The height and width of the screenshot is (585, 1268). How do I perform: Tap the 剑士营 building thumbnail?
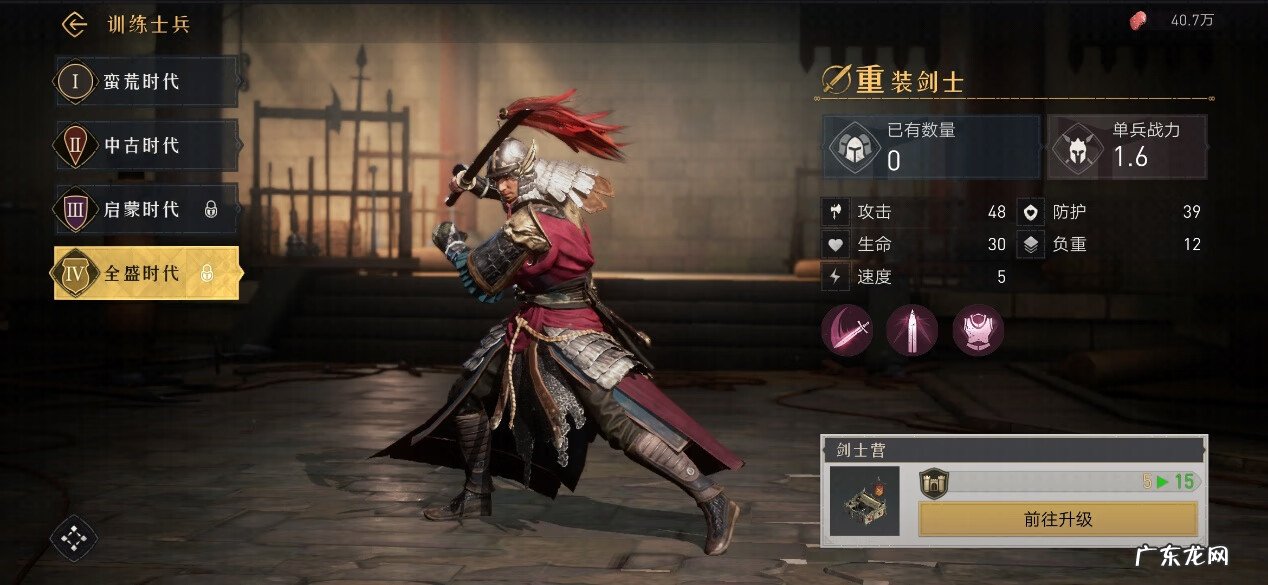[865, 501]
